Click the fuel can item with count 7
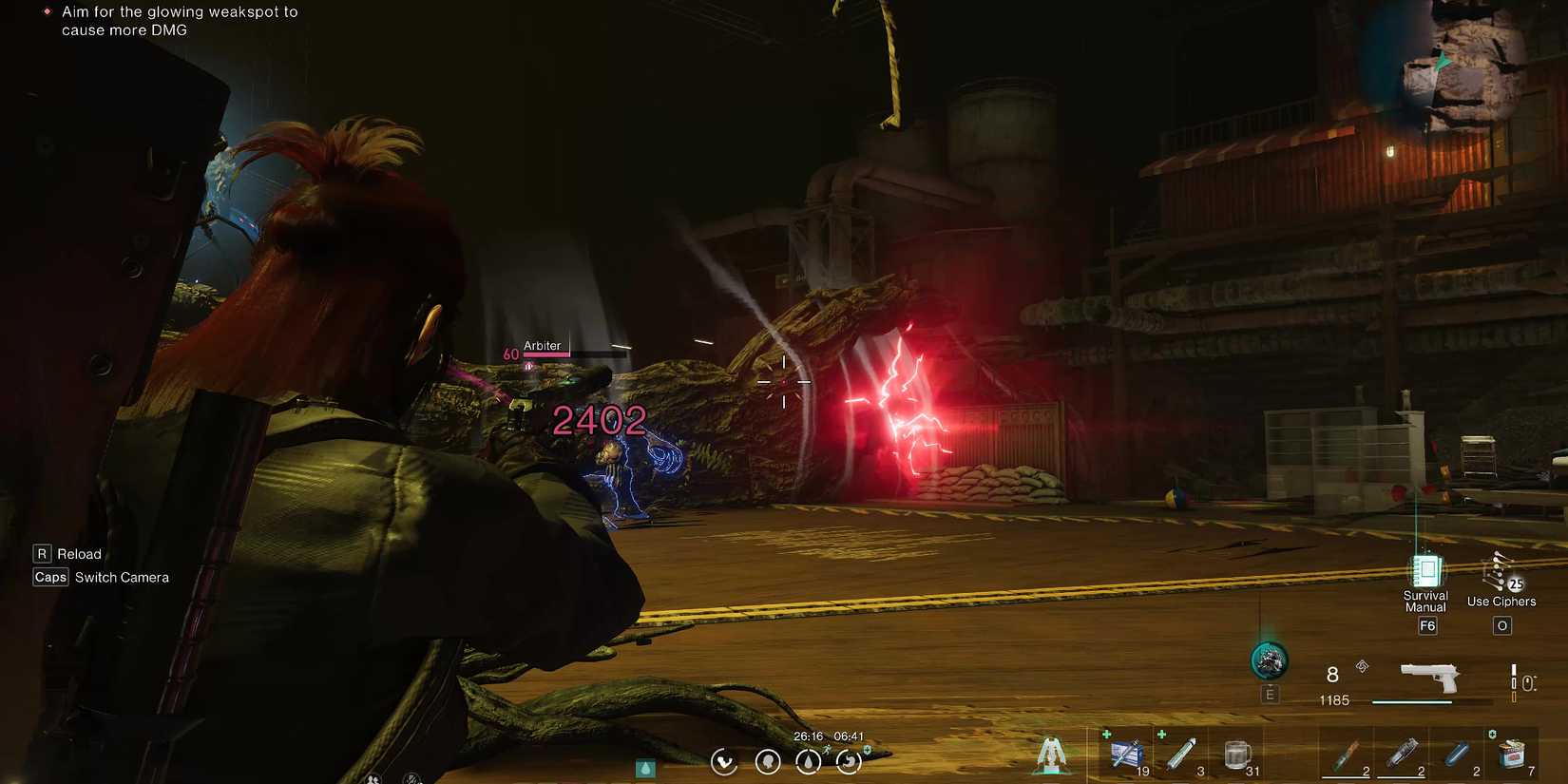This screenshot has height=784, width=1568. tap(1512, 754)
